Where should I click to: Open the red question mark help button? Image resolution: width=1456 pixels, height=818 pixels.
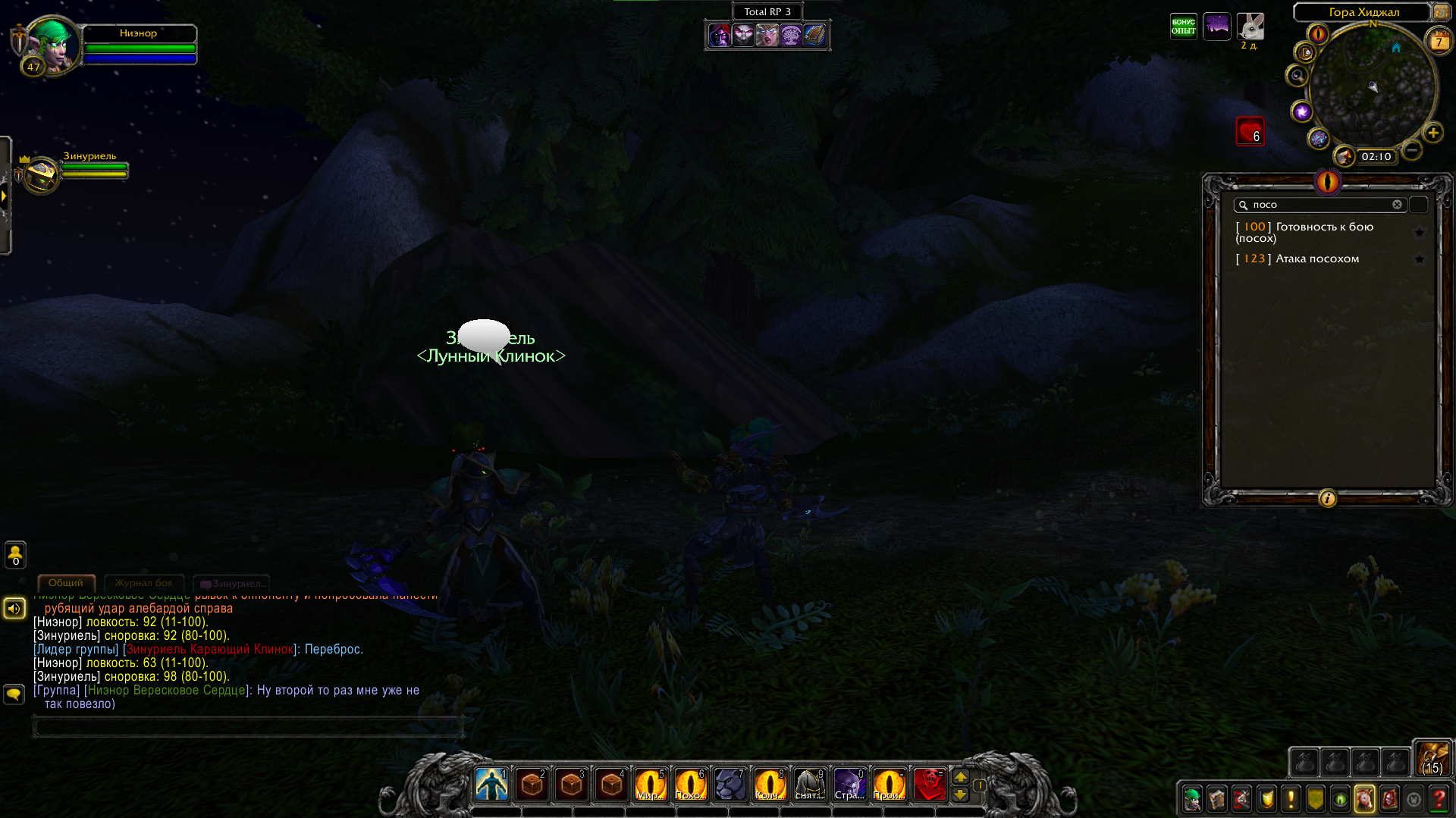(x=1439, y=799)
